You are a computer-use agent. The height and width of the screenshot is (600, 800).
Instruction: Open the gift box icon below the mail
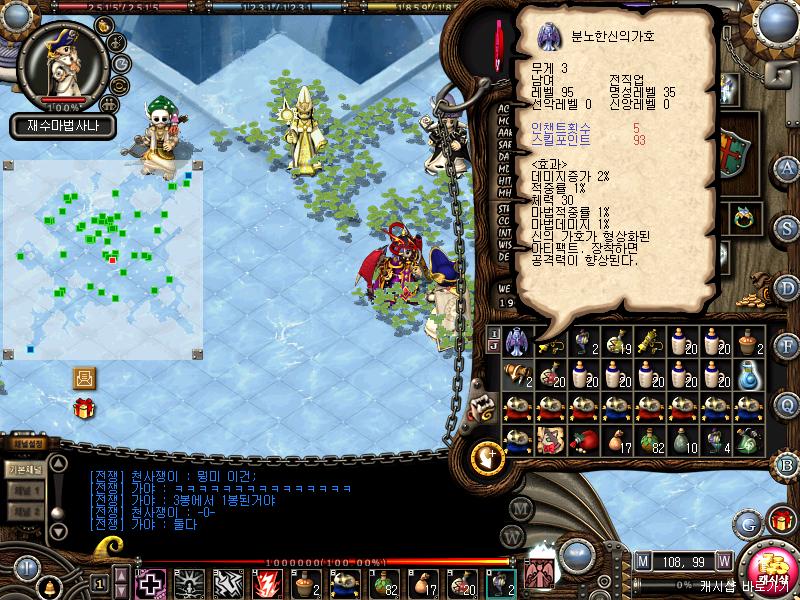pos(84,407)
